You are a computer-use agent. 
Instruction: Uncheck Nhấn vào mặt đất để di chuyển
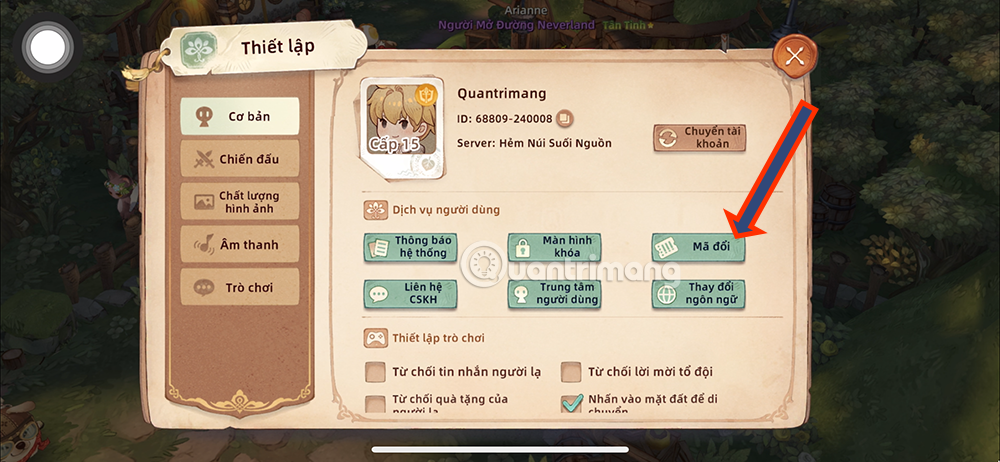tap(571, 403)
